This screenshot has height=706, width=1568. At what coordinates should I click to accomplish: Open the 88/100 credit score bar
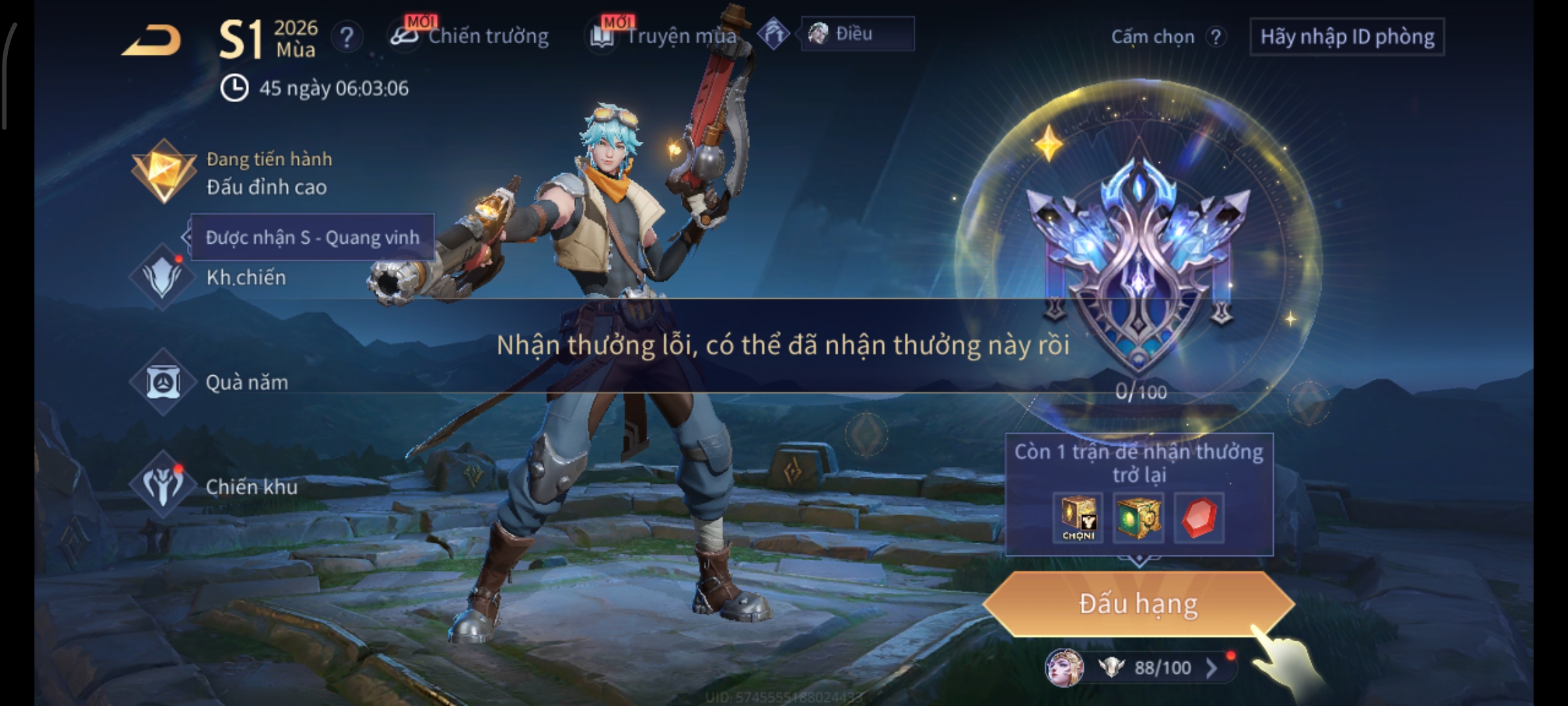click(1150, 668)
